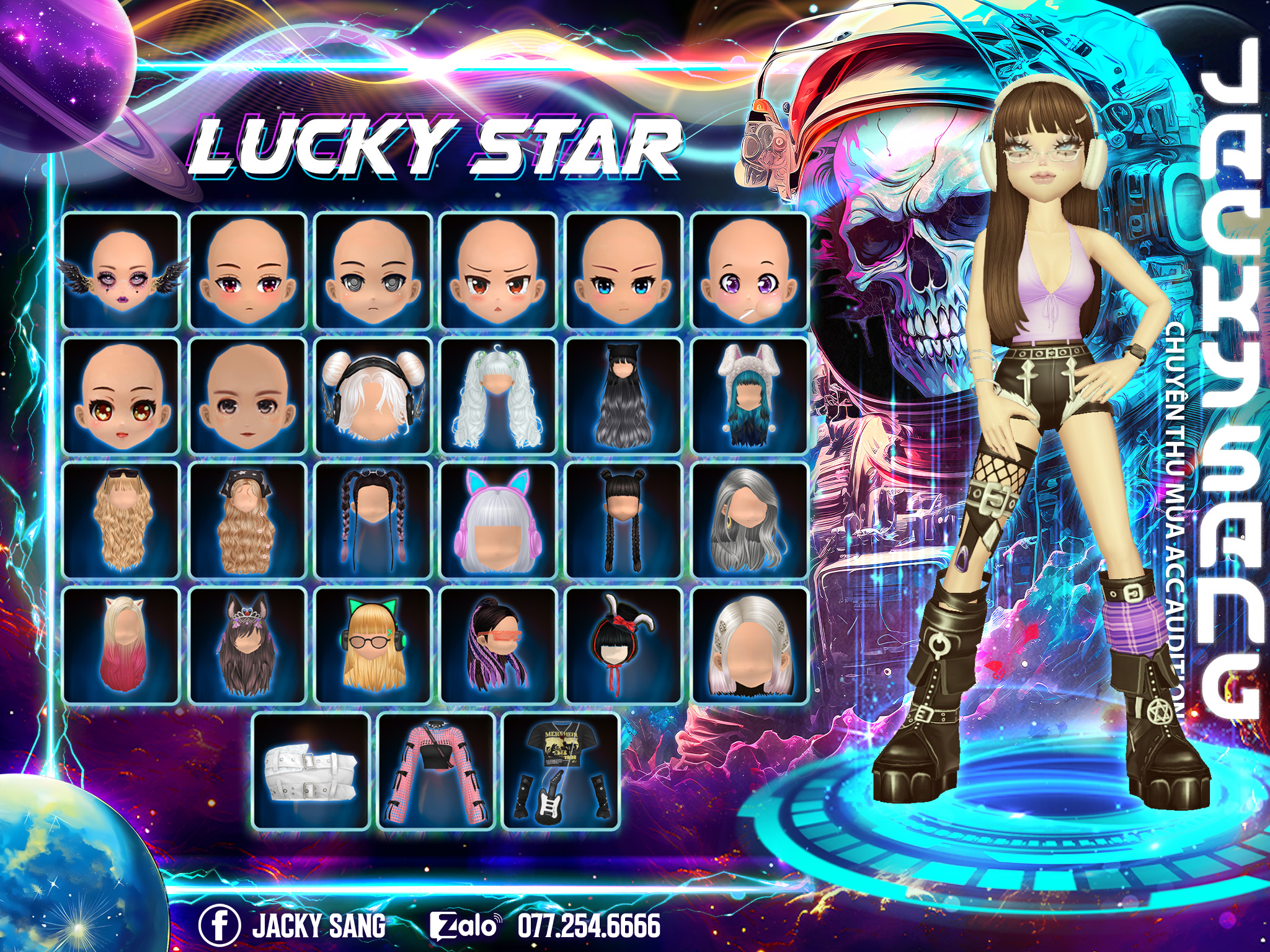Choose blonde wavy hair with black bandana
Viewport: 1270px width, 952px height.
(x=247, y=521)
